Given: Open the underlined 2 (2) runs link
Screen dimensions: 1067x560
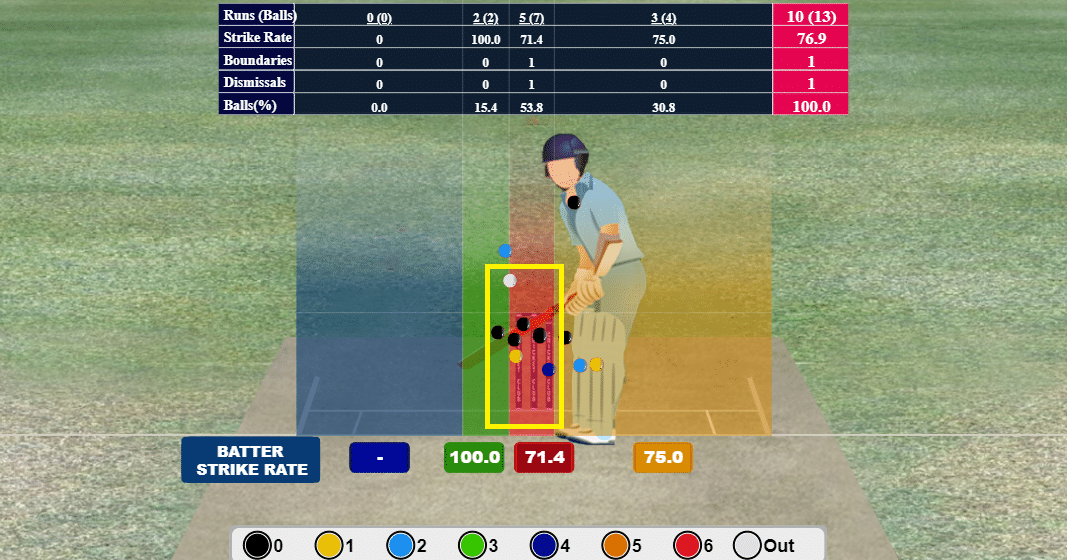Looking at the screenshot, I should [485, 17].
